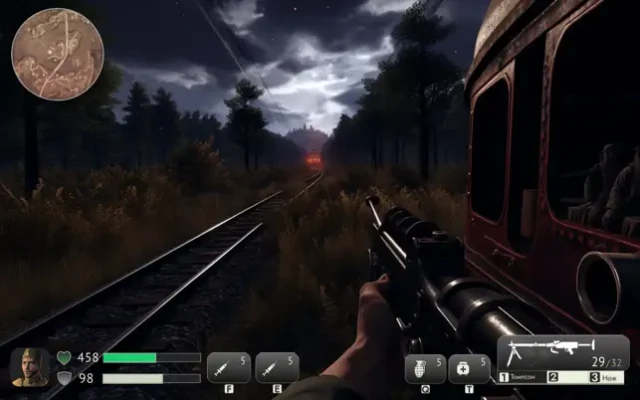Switch to weapon slot 1 Томпсон

click(521, 378)
